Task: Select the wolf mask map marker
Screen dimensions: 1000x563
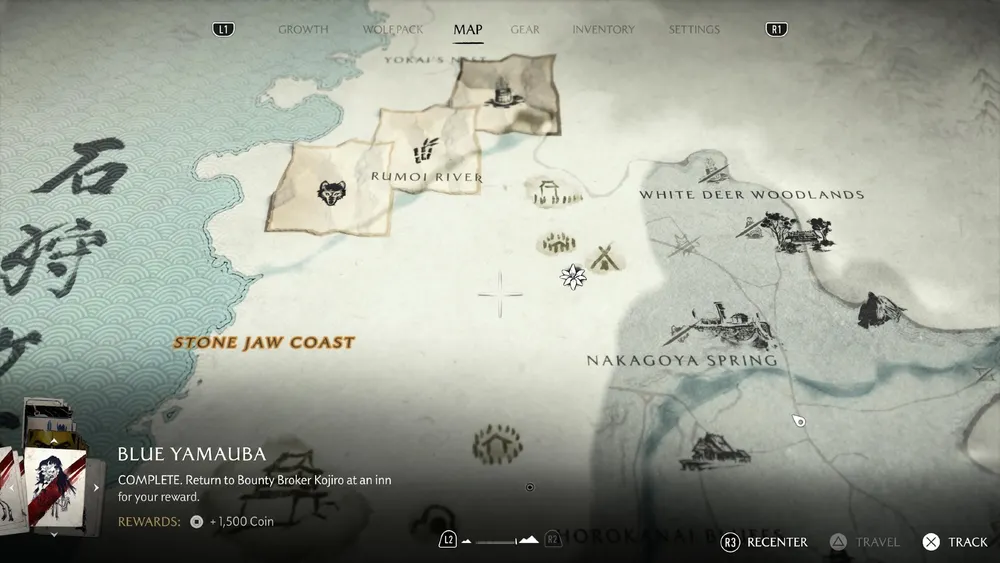Action: (329, 192)
